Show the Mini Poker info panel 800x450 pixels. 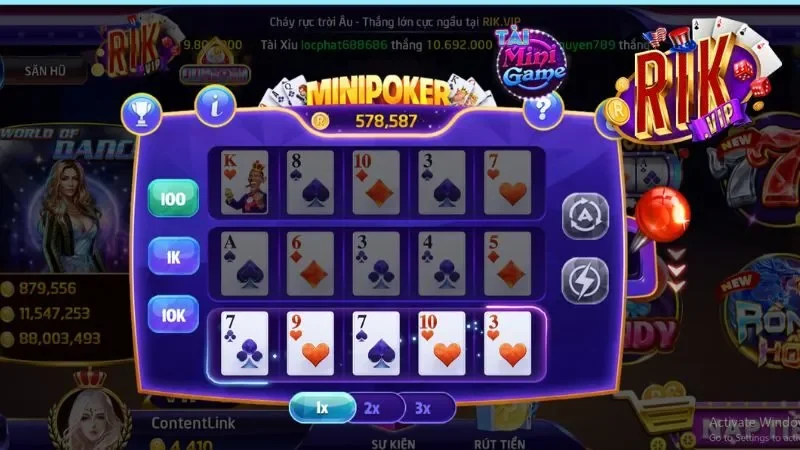(x=215, y=104)
